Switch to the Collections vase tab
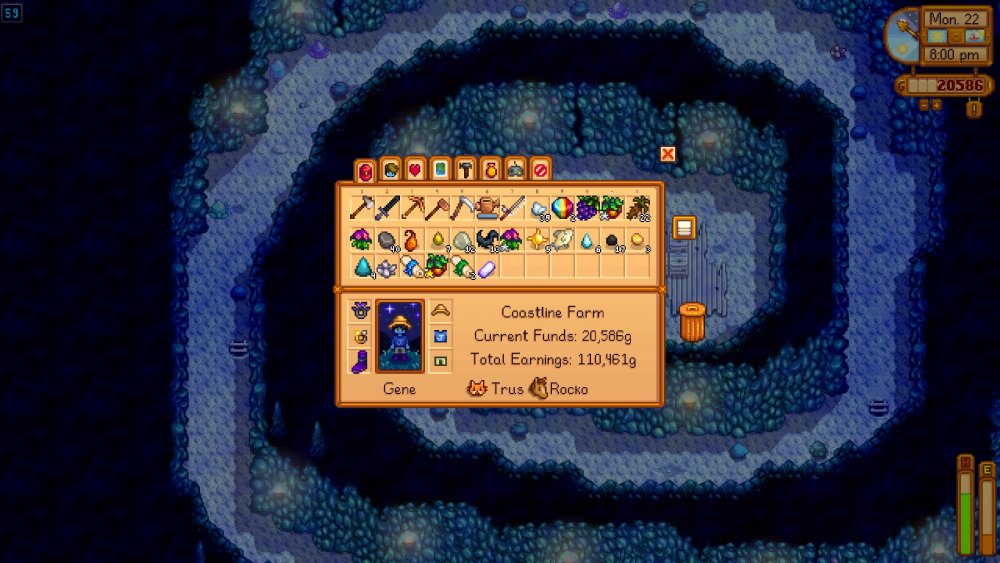 pyautogui.click(x=490, y=170)
